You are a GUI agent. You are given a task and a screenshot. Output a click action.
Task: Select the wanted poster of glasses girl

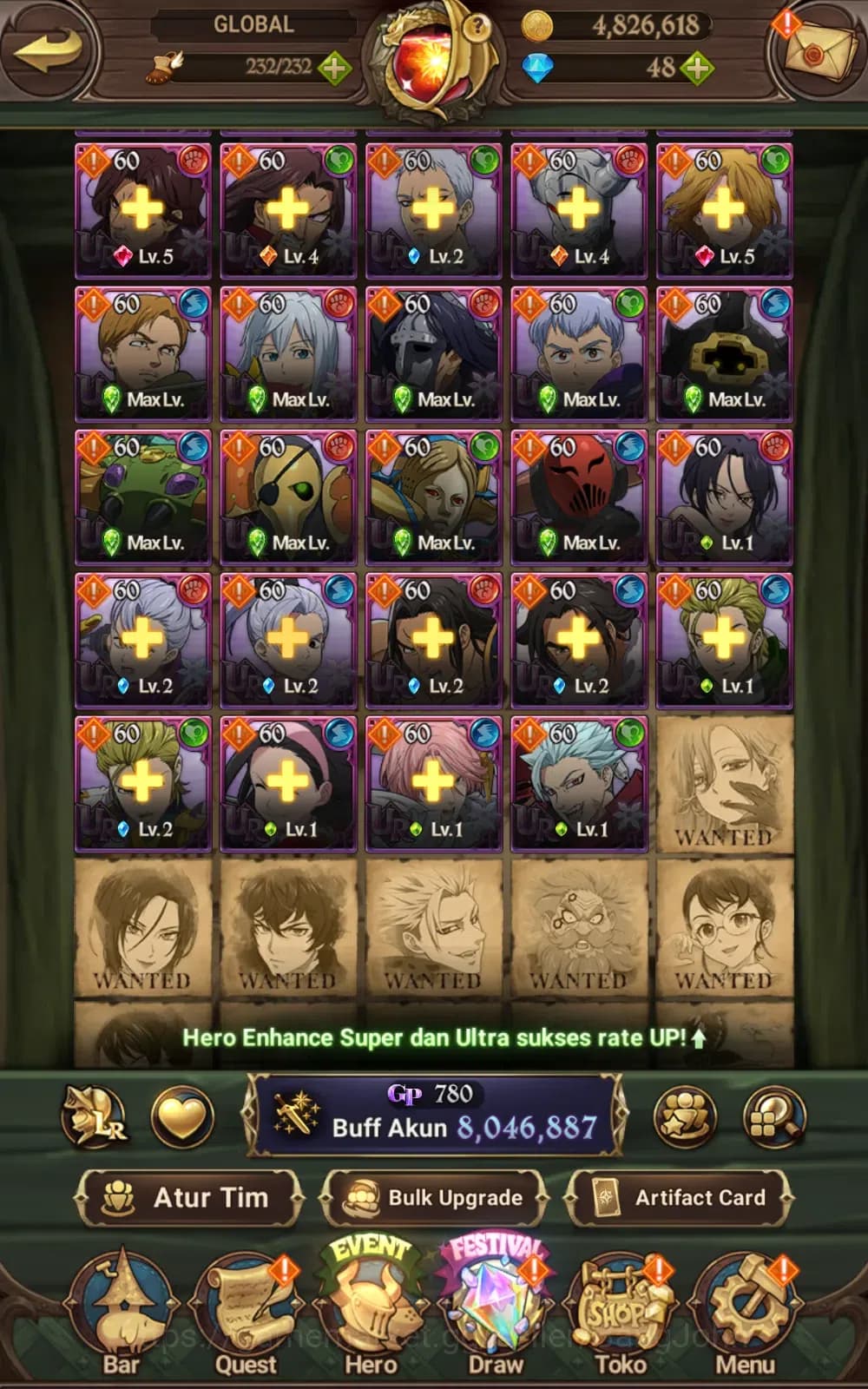(725, 927)
